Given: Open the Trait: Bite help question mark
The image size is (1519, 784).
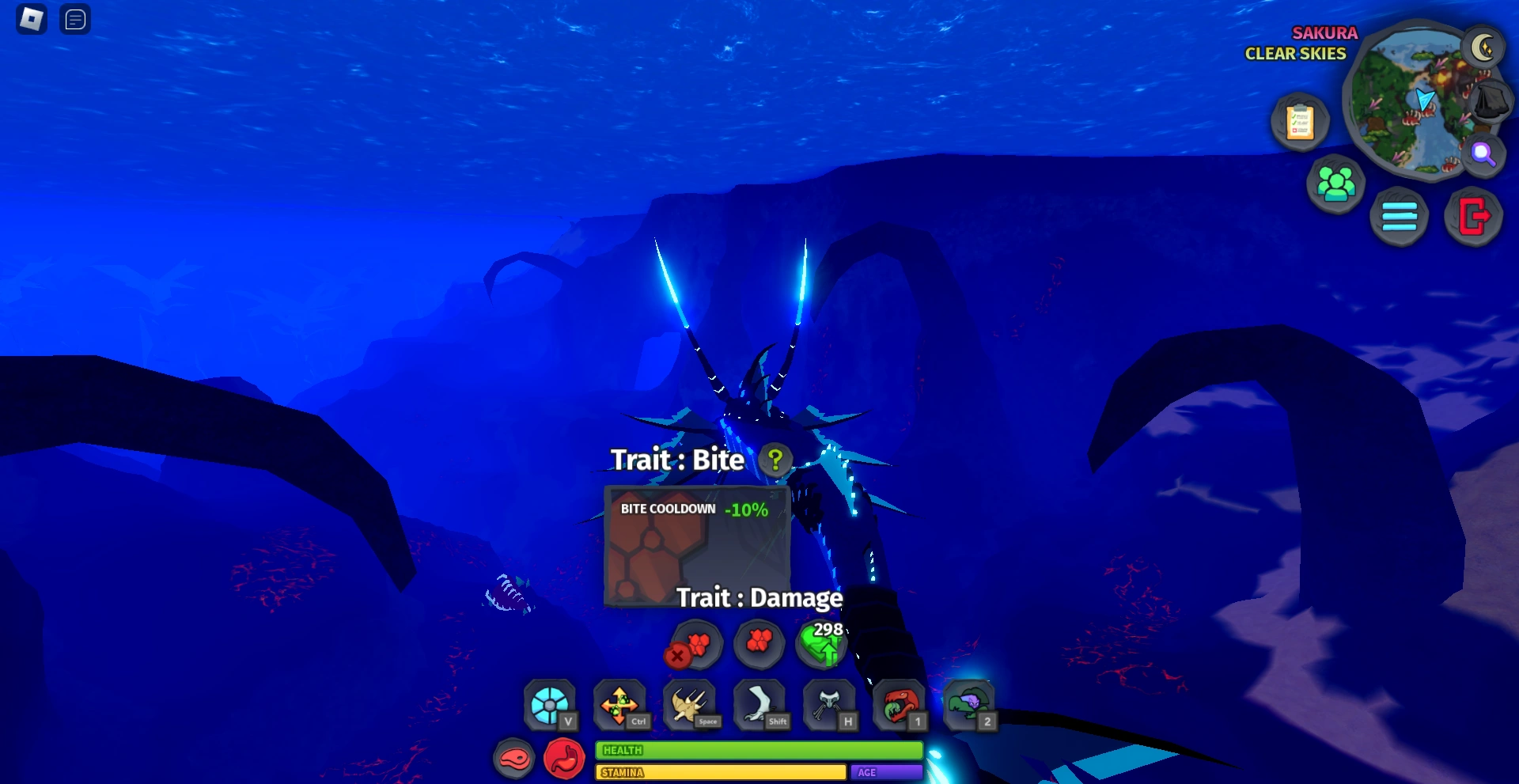Looking at the screenshot, I should (774, 460).
